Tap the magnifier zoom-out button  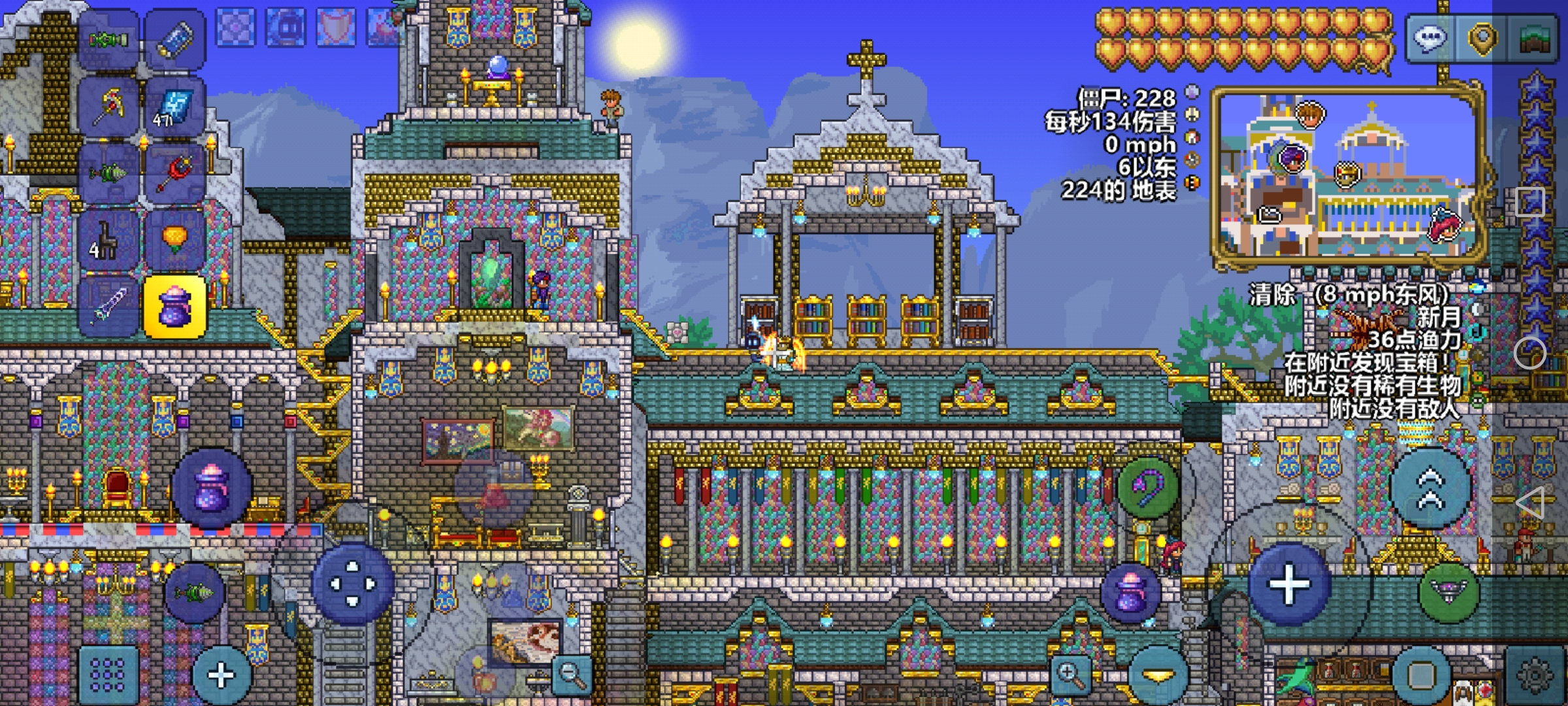572,673
